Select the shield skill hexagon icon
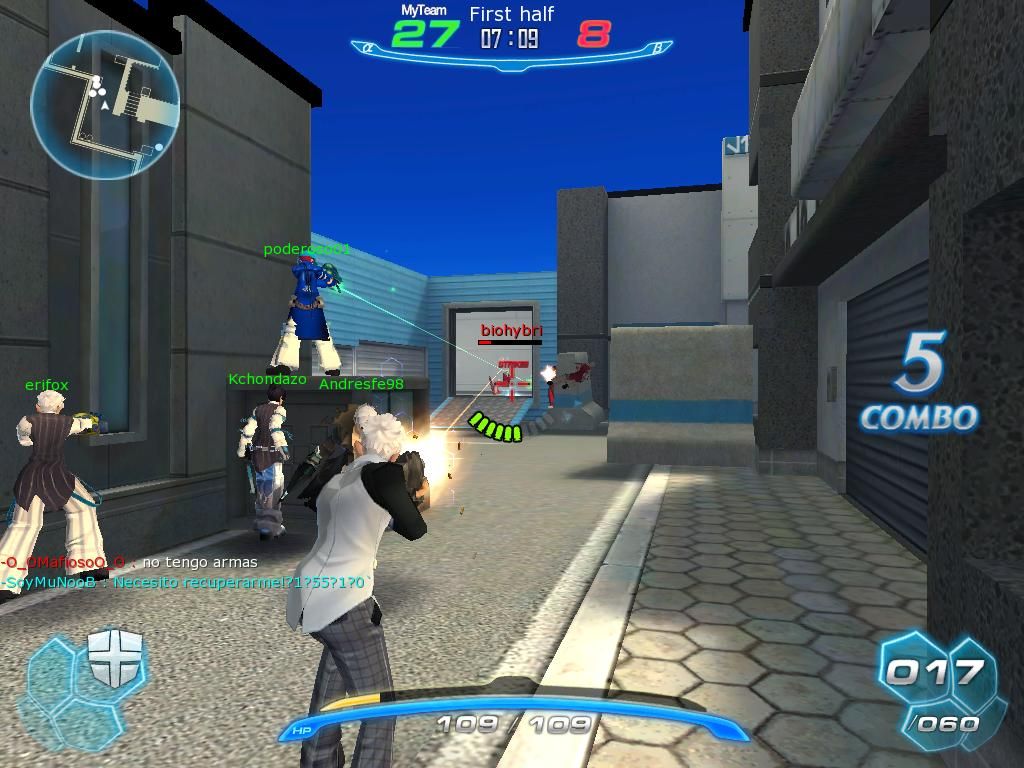This screenshot has width=1024, height=768. coord(117,658)
